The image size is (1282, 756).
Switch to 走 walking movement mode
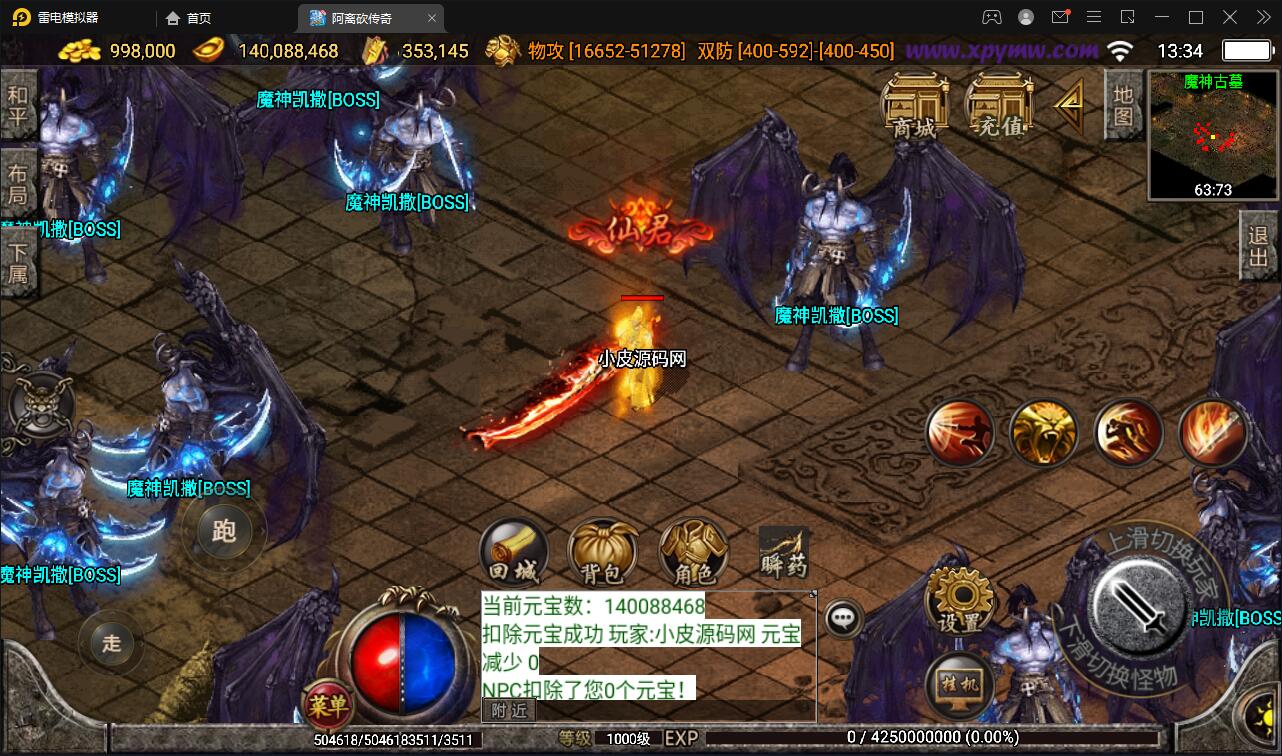[111, 644]
